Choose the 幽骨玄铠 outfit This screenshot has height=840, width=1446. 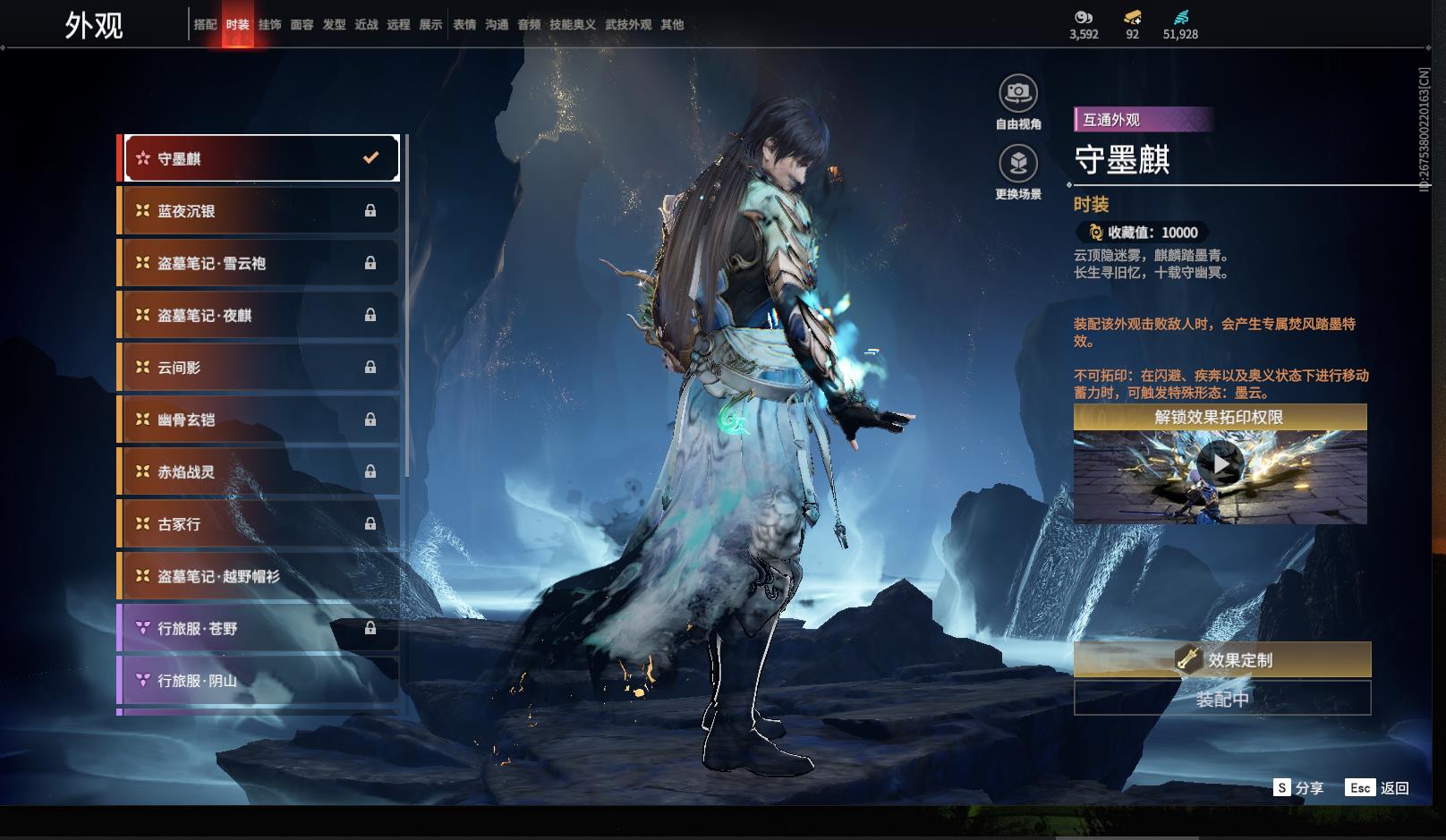point(260,420)
